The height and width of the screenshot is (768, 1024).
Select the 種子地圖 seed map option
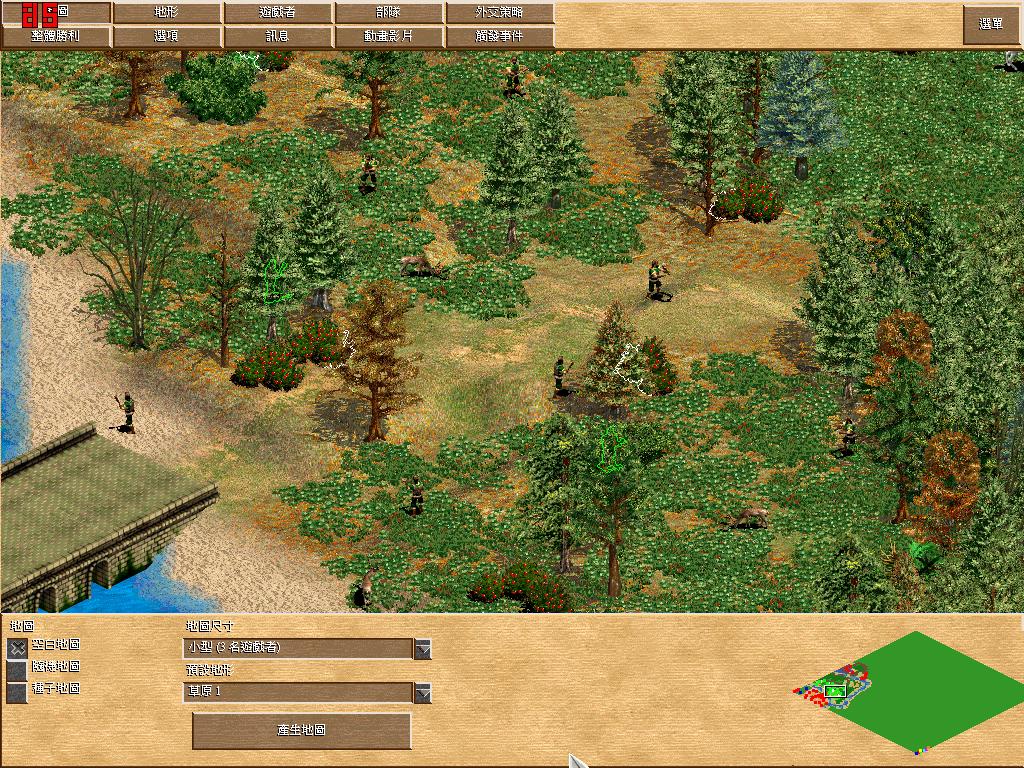pos(17,691)
